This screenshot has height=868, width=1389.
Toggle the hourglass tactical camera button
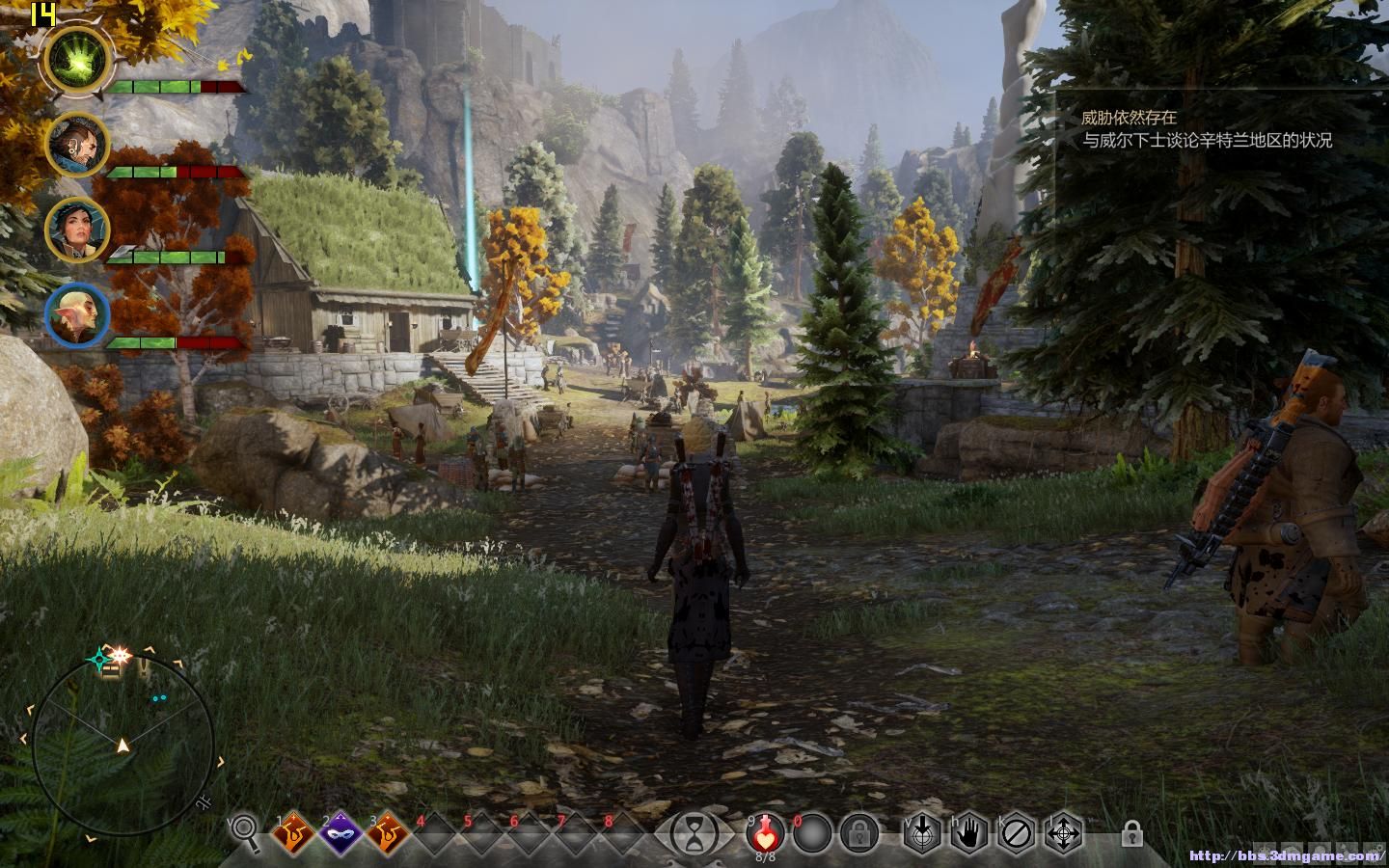[694, 831]
